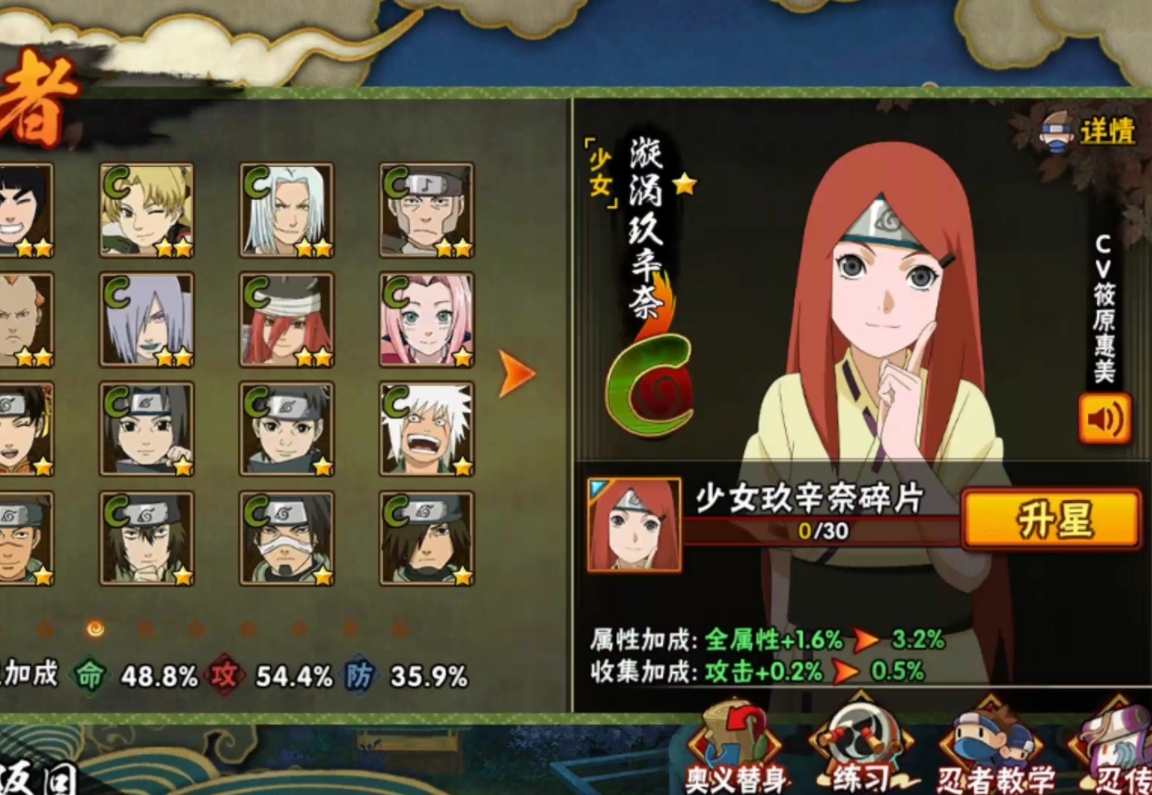Choose the white-haired laughing Jiraiya portrait
The height and width of the screenshot is (795, 1152).
(427, 429)
